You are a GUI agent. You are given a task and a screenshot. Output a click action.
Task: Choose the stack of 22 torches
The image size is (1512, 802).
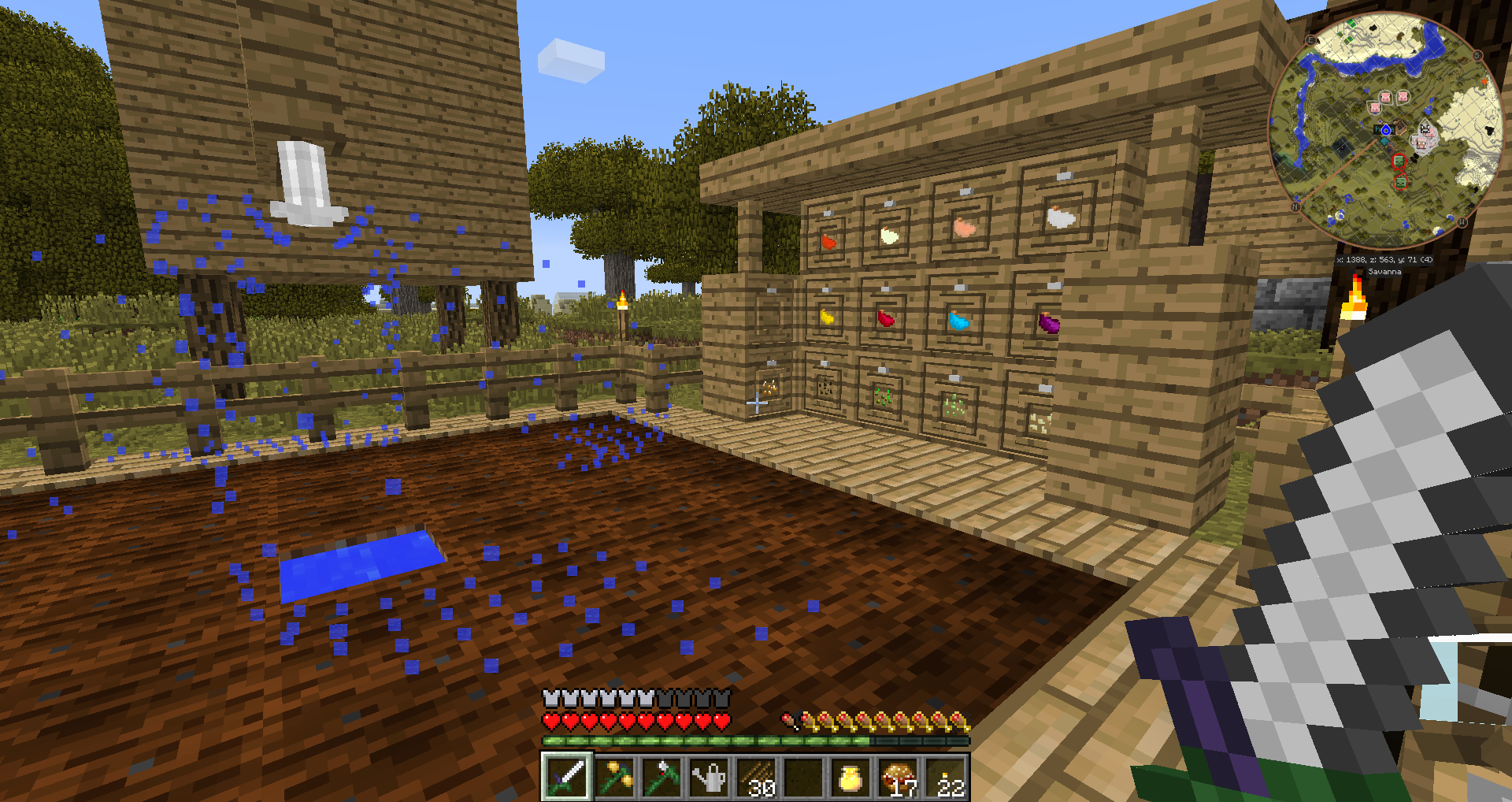(x=947, y=778)
